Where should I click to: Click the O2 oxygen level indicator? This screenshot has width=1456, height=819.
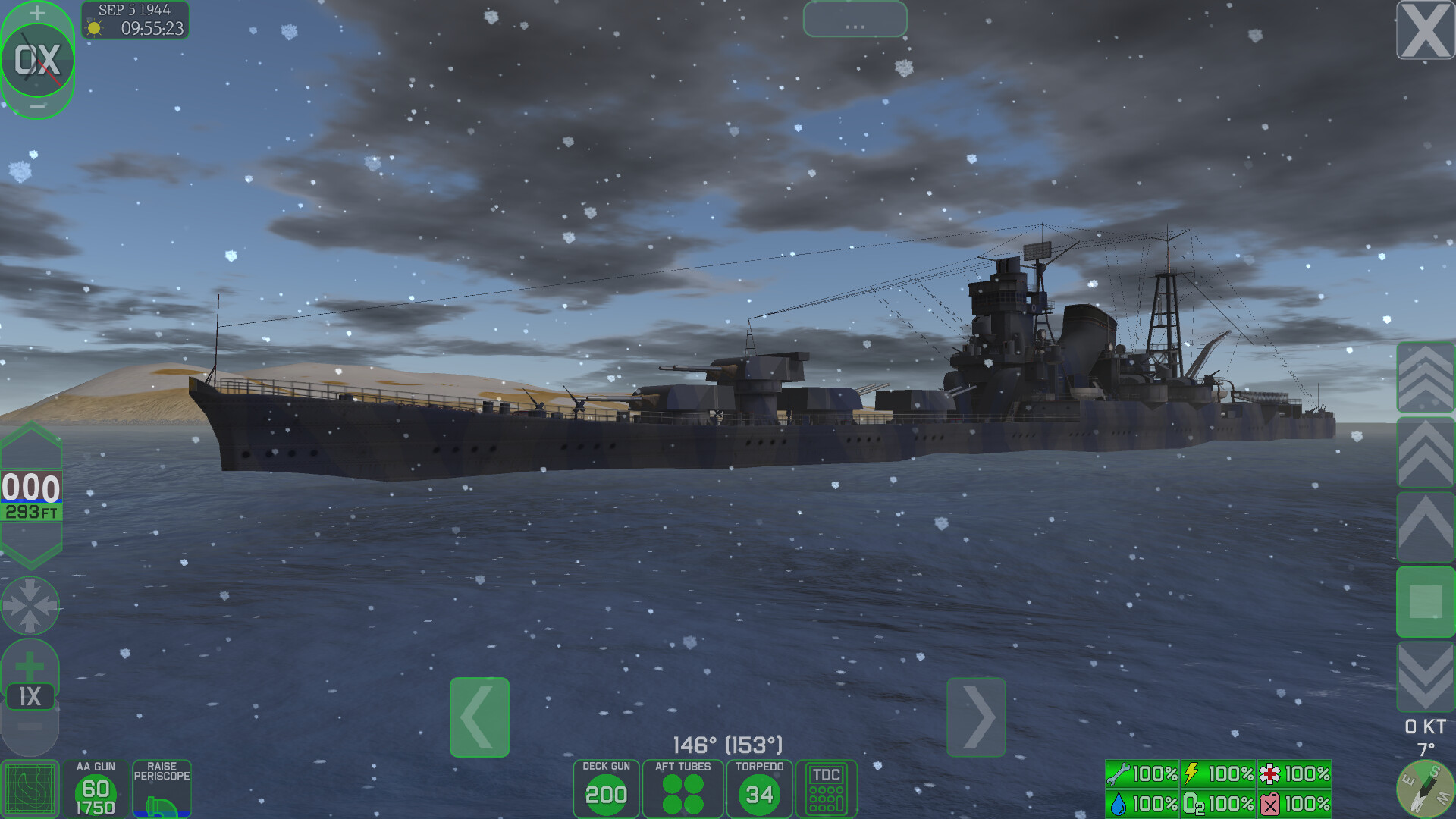coord(1217,802)
